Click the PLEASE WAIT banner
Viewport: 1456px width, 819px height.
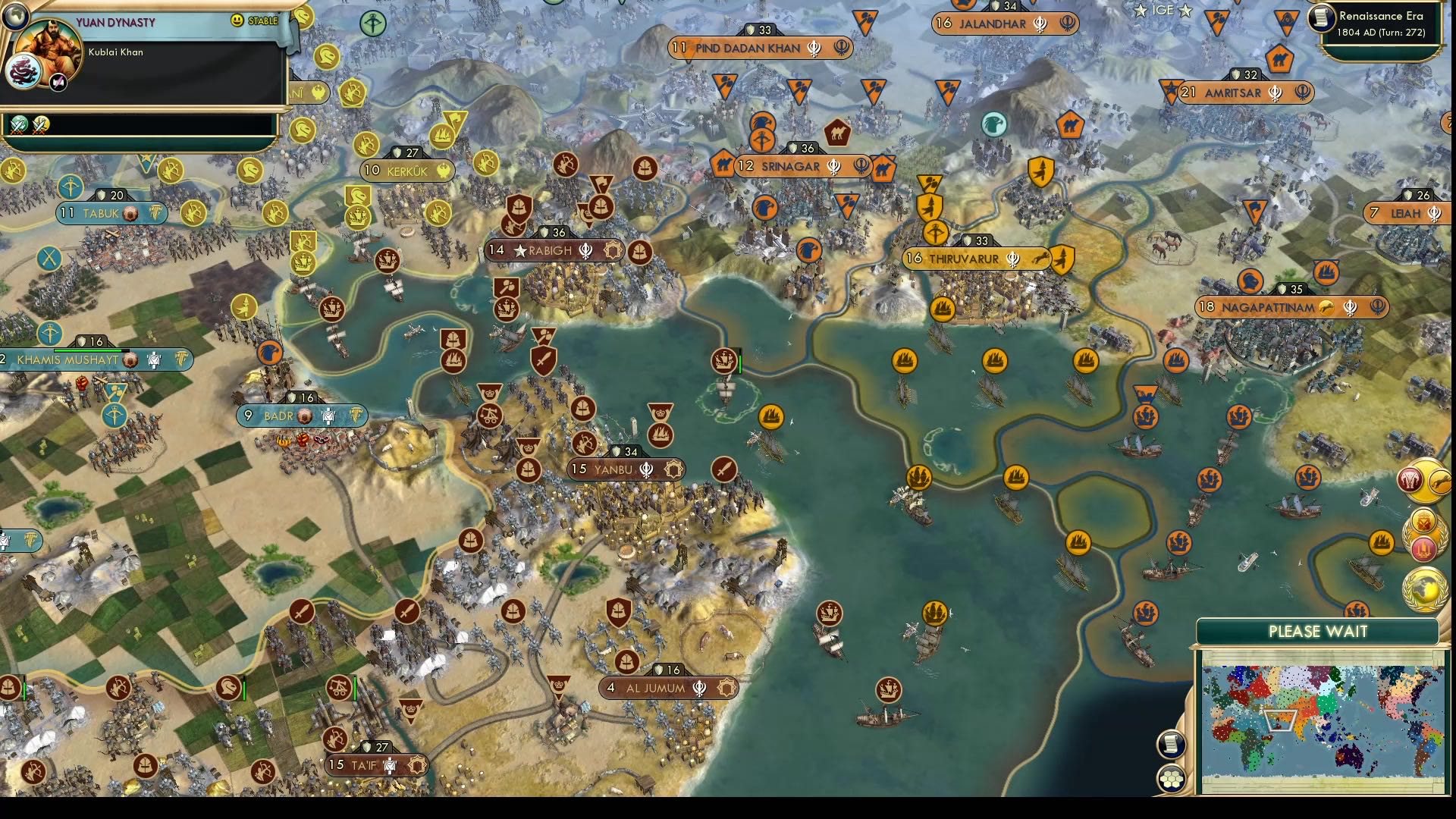1317,630
